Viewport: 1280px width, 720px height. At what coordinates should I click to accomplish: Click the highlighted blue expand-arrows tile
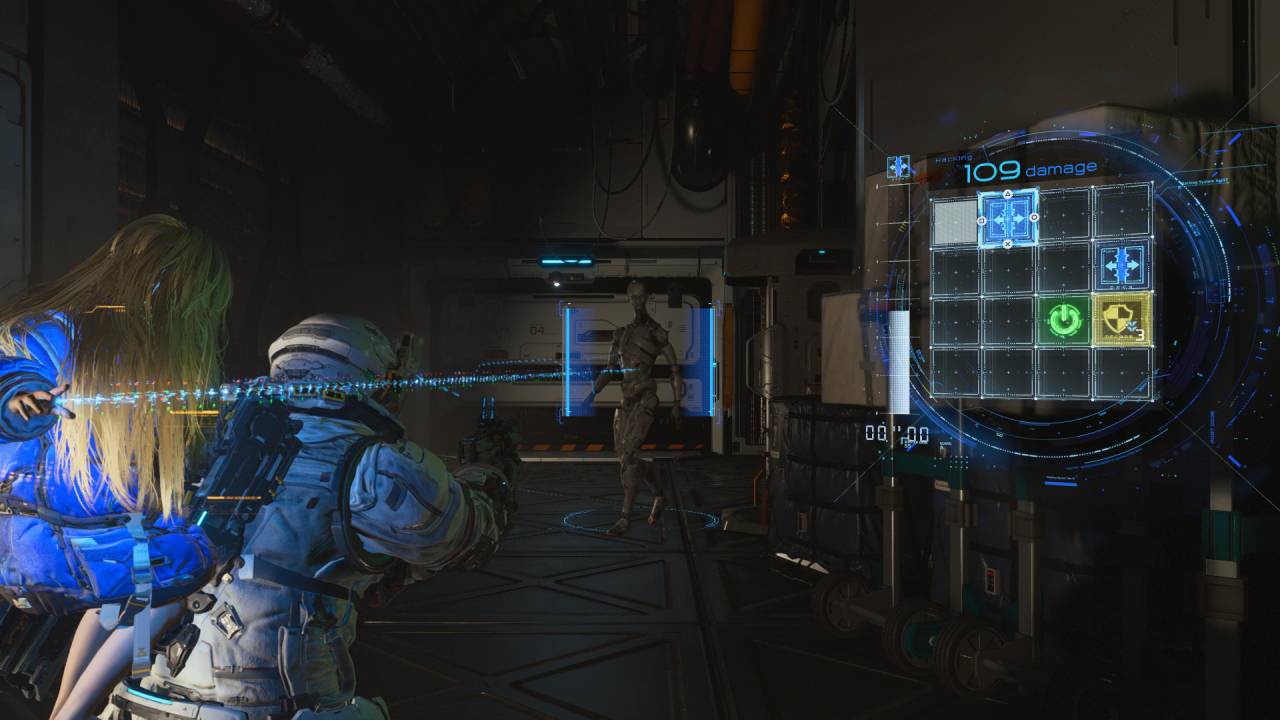pyautogui.click(x=1008, y=218)
